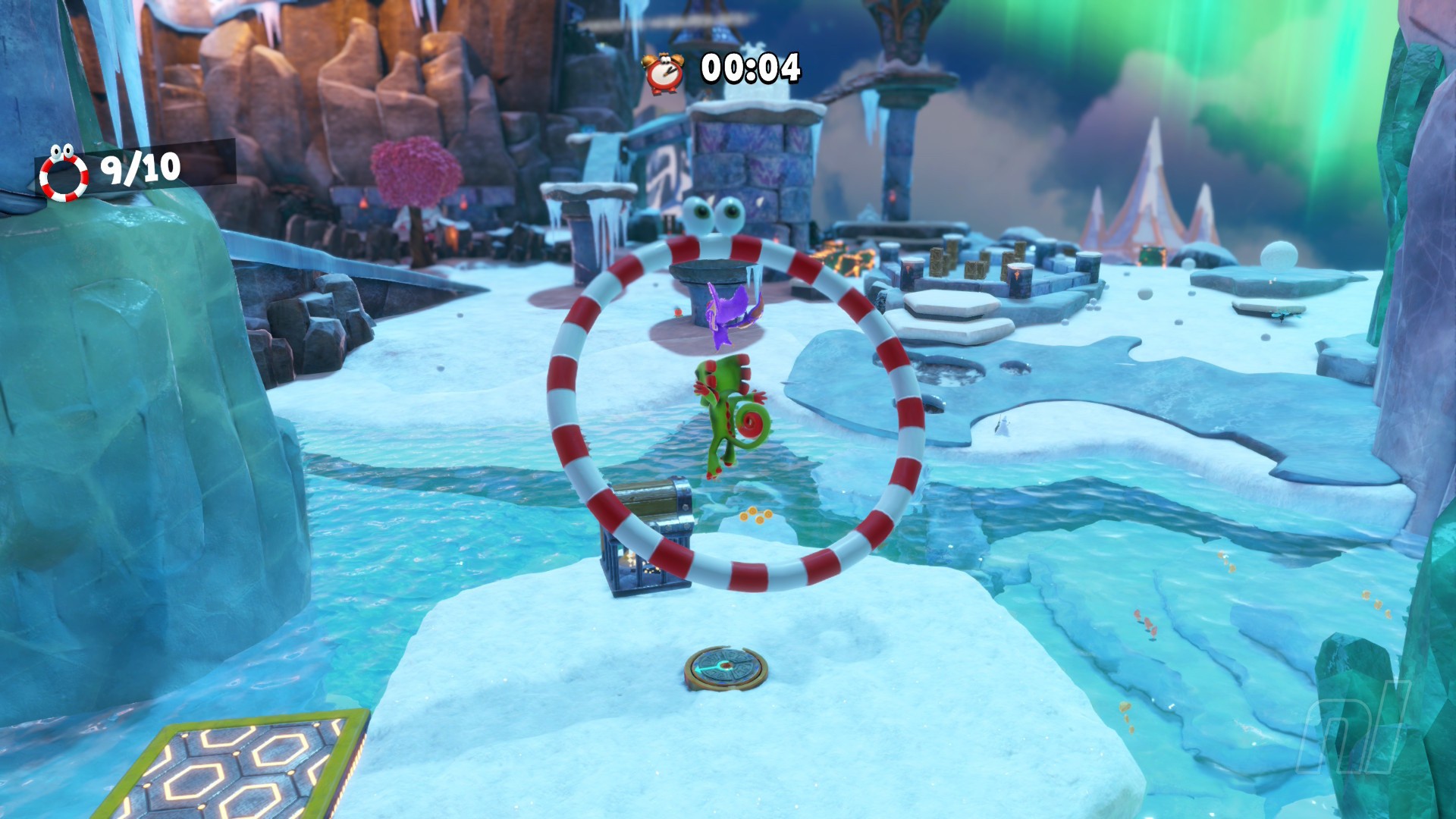The width and height of the screenshot is (1456, 819).
Task: Click the ring challenge counter icon
Action: [x=64, y=174]
